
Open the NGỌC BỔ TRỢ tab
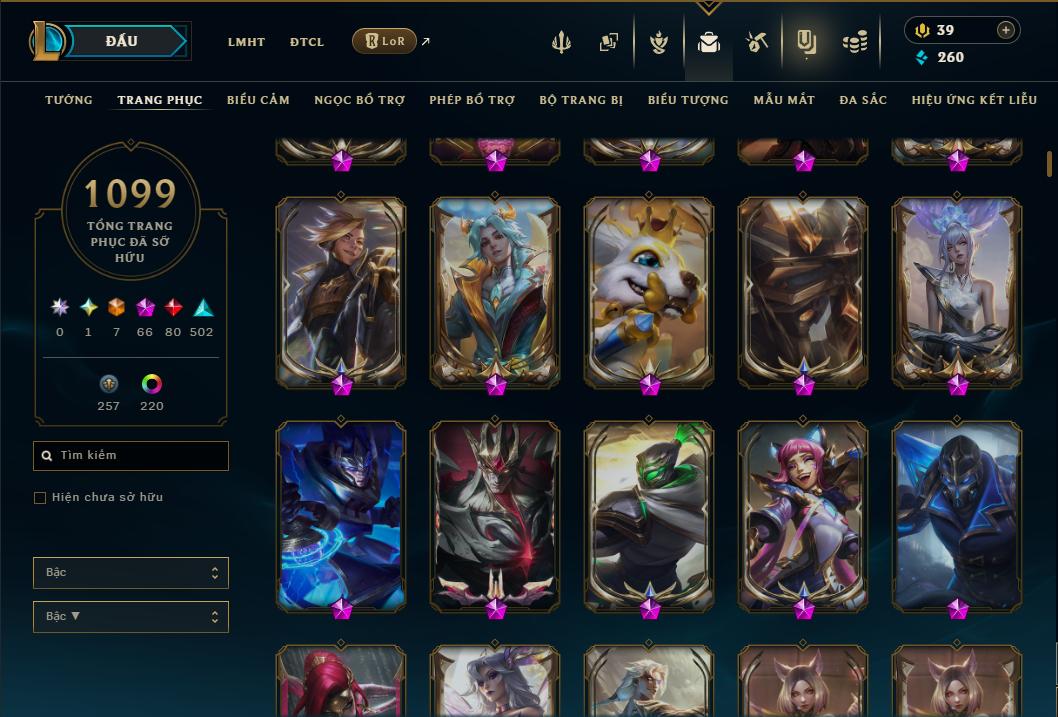click(x=360, y=100)
